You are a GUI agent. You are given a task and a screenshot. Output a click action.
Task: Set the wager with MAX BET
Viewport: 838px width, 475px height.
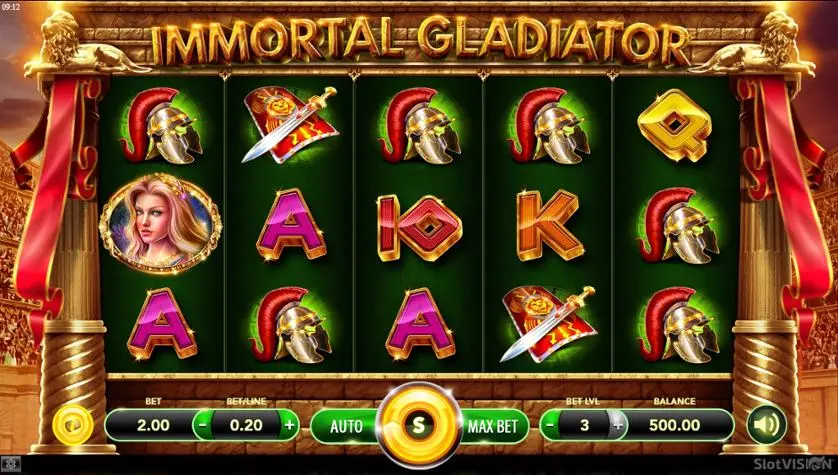click(493, 425)
